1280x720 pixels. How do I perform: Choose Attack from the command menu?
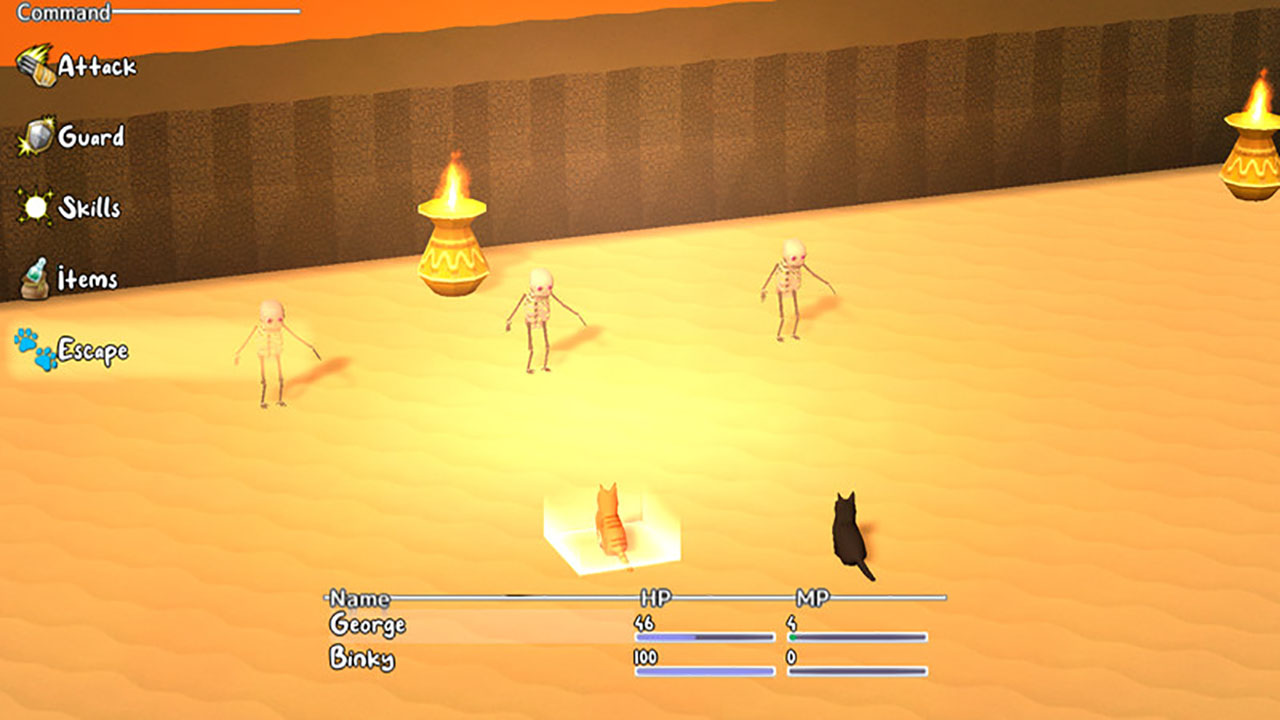[x=100, y=65]
